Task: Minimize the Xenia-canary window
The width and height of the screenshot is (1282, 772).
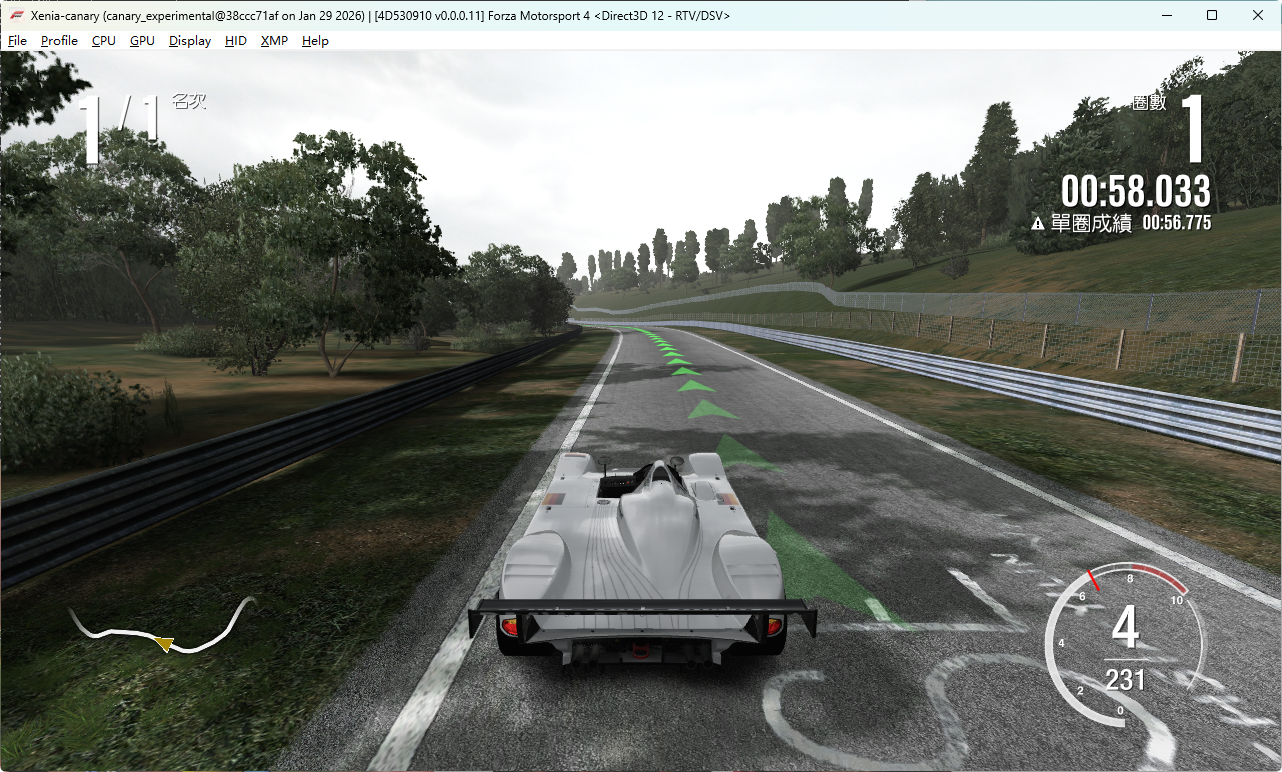Action: click(x=1166, y=15)
